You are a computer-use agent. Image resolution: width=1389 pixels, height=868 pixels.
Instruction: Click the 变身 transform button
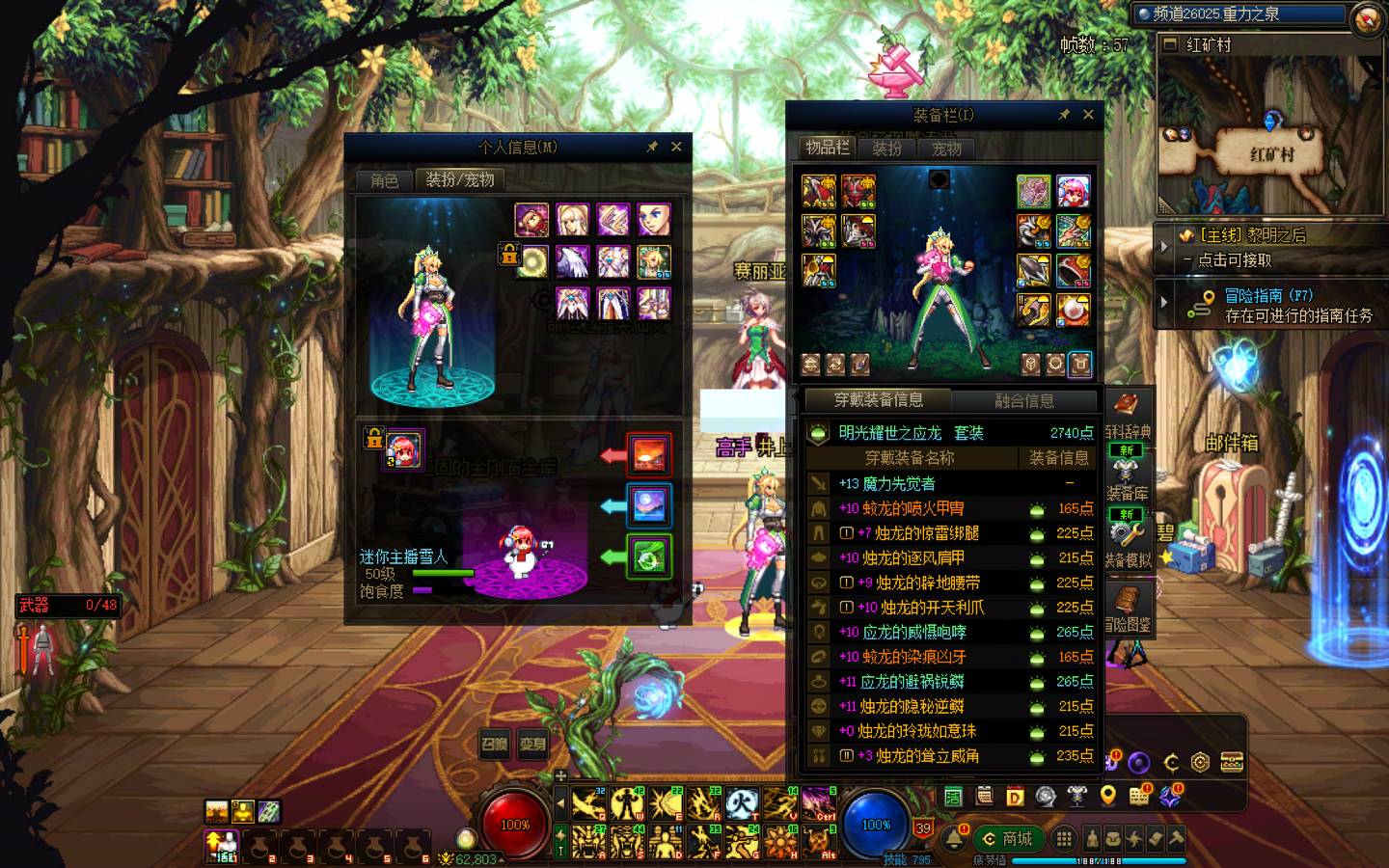(x=532, y=744)
